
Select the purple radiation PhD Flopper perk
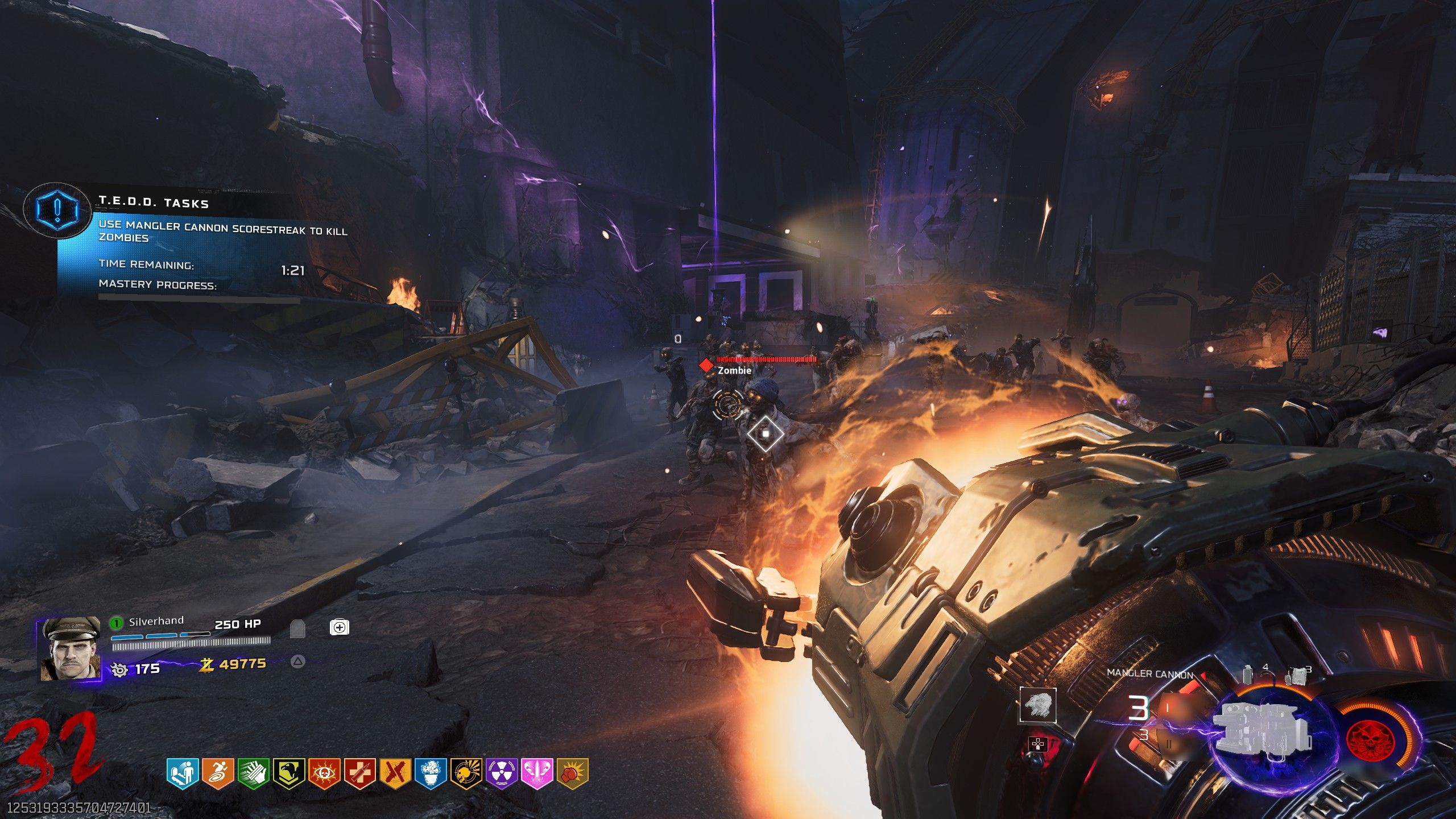coord(502,773)
